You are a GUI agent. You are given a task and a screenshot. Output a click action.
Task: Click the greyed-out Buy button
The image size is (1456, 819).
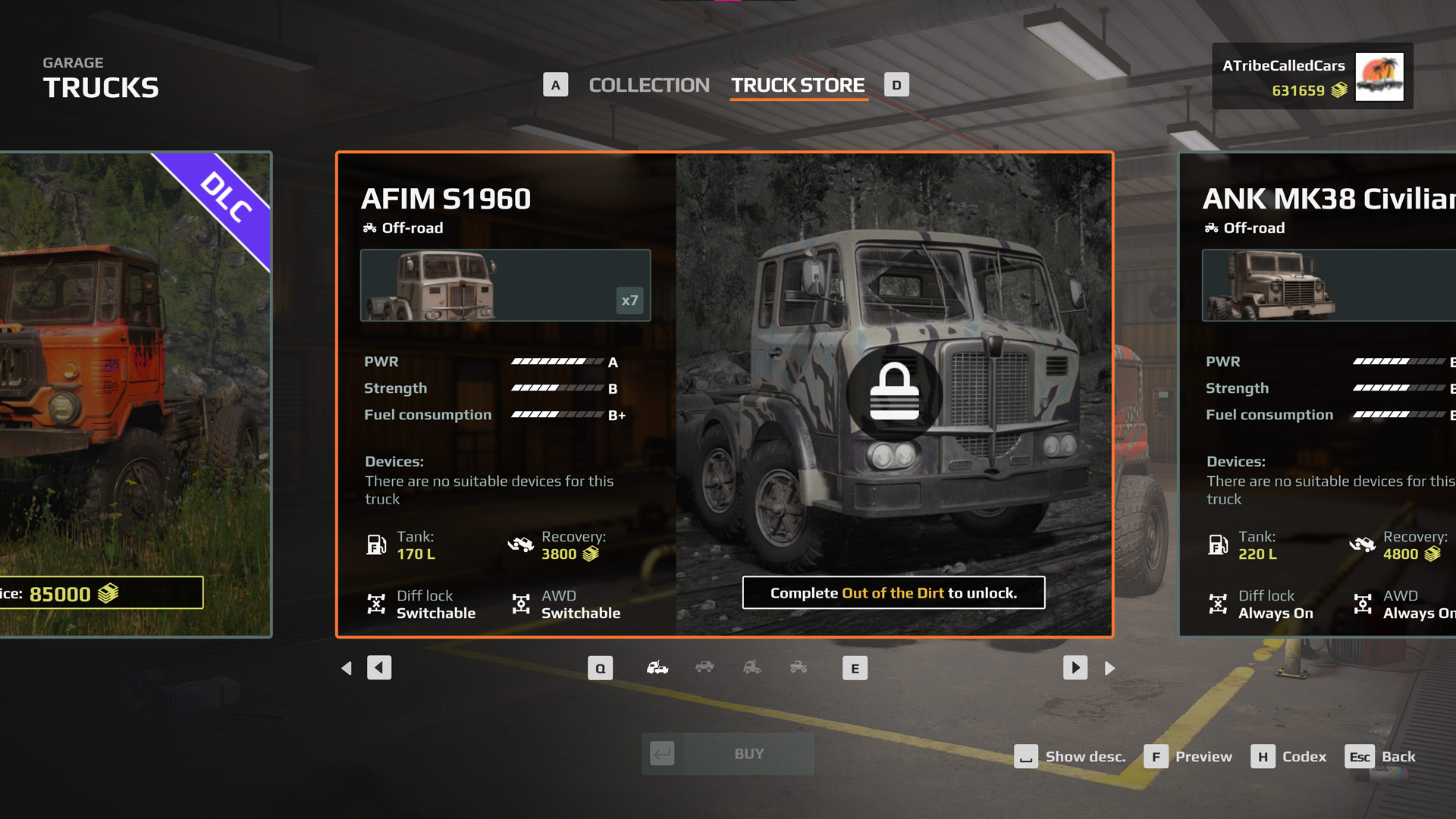[x=728, y=754]
